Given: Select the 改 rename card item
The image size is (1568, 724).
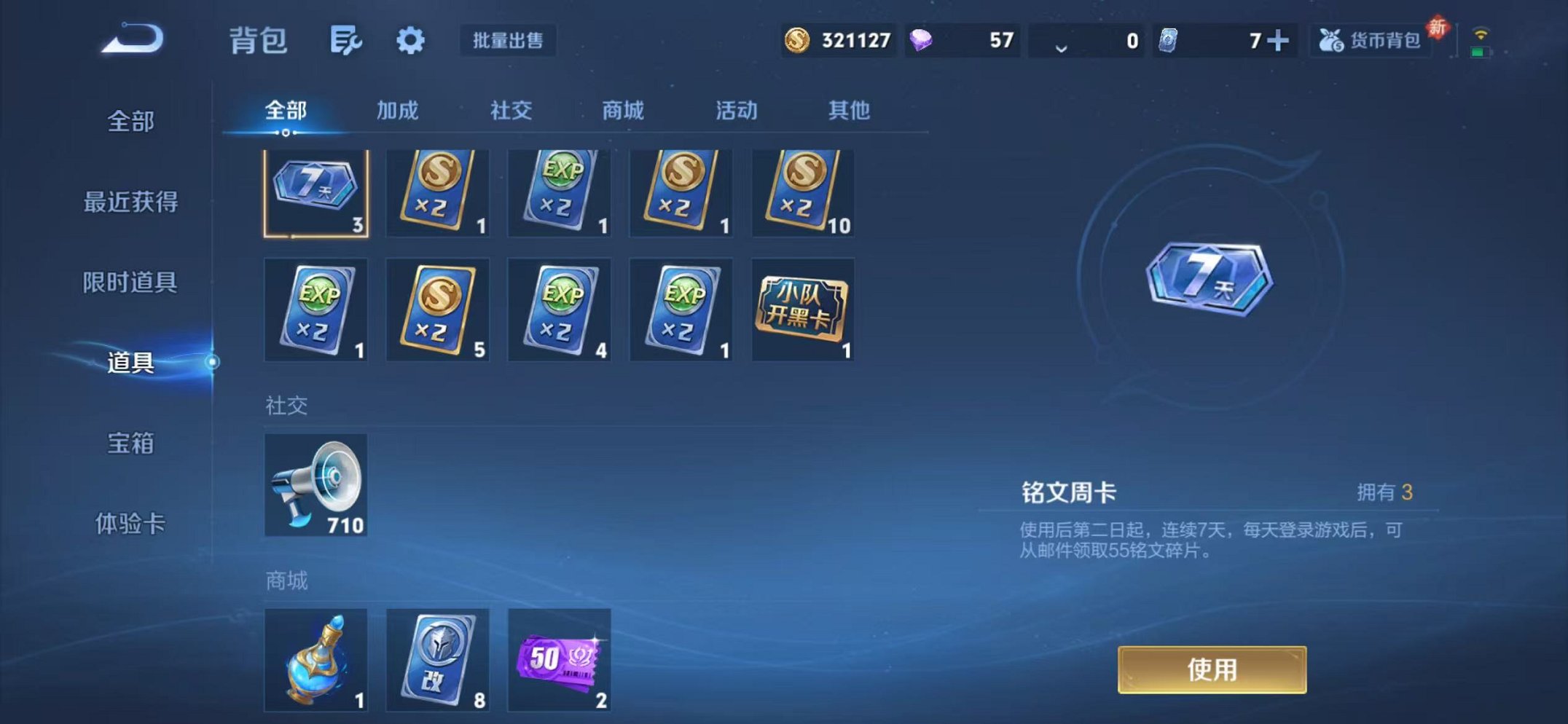Looking at the screenshot, I should point(438,659).
